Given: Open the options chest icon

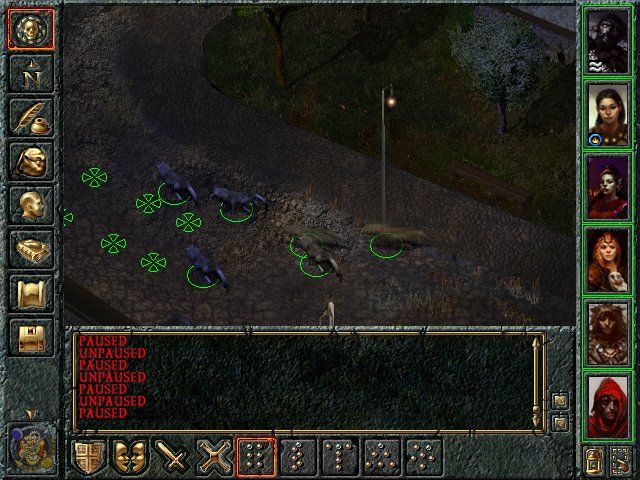Looking at the screenshot, I should pos(29,336).
